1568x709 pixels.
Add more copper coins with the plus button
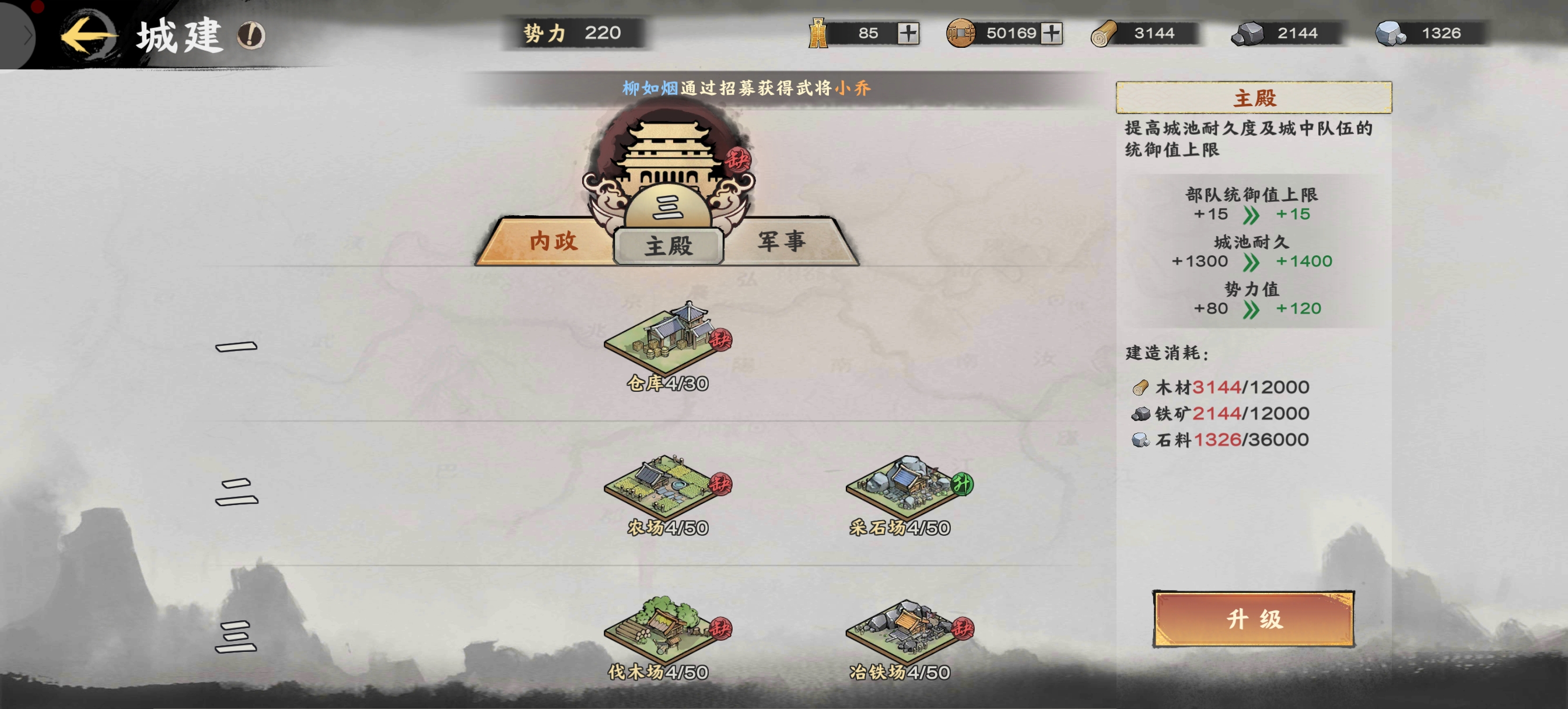[x=1051, y=33]
